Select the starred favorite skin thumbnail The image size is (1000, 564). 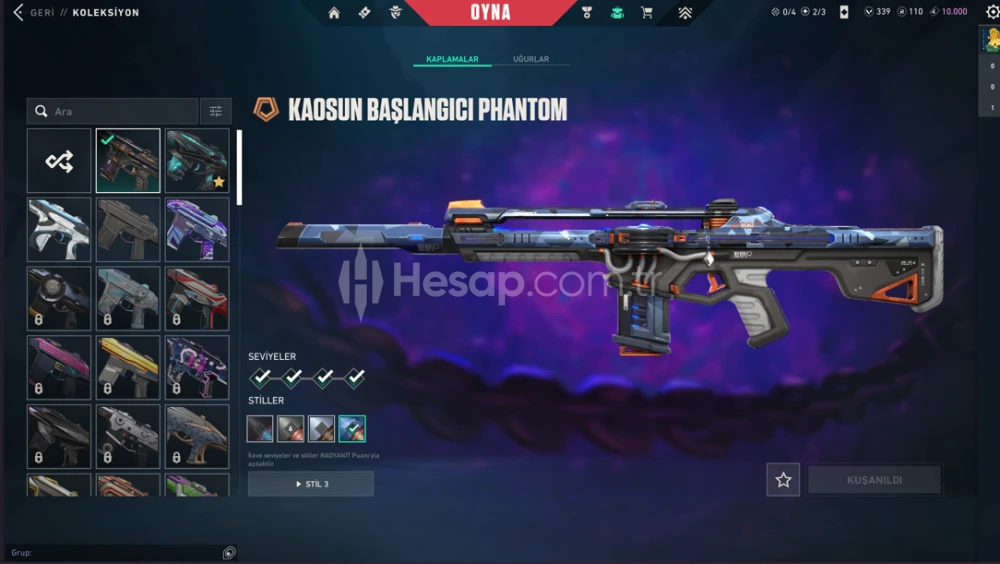click(197, 160)
